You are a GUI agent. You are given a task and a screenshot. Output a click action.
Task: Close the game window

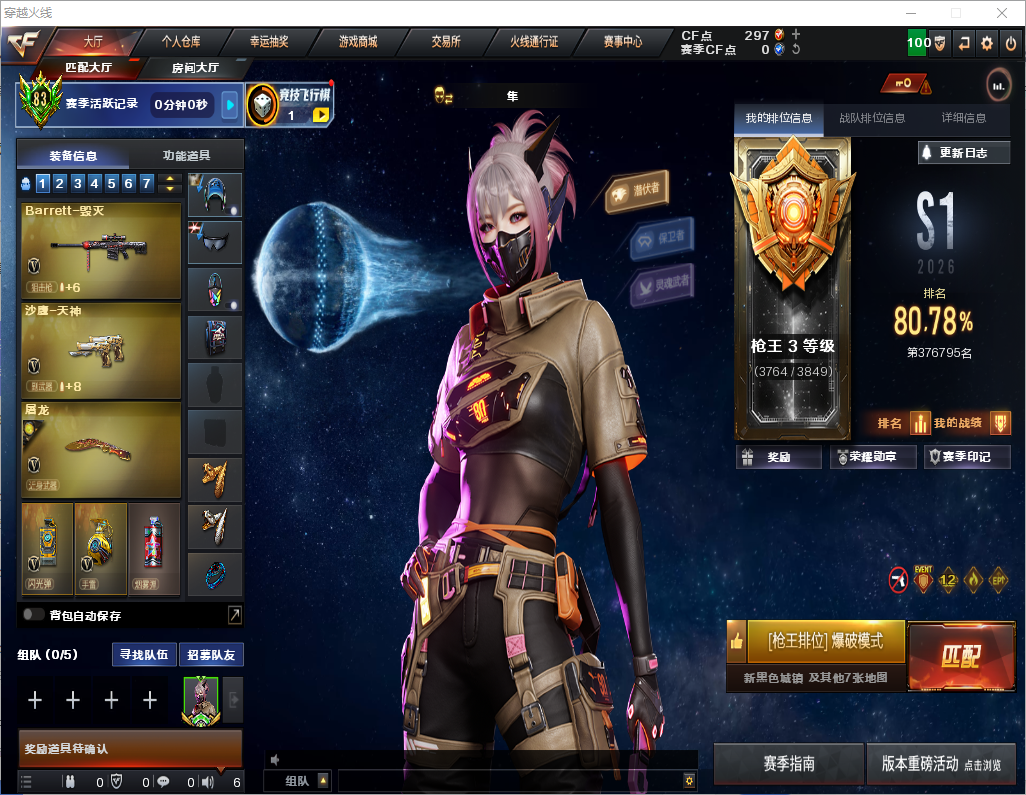(1001, 13)
